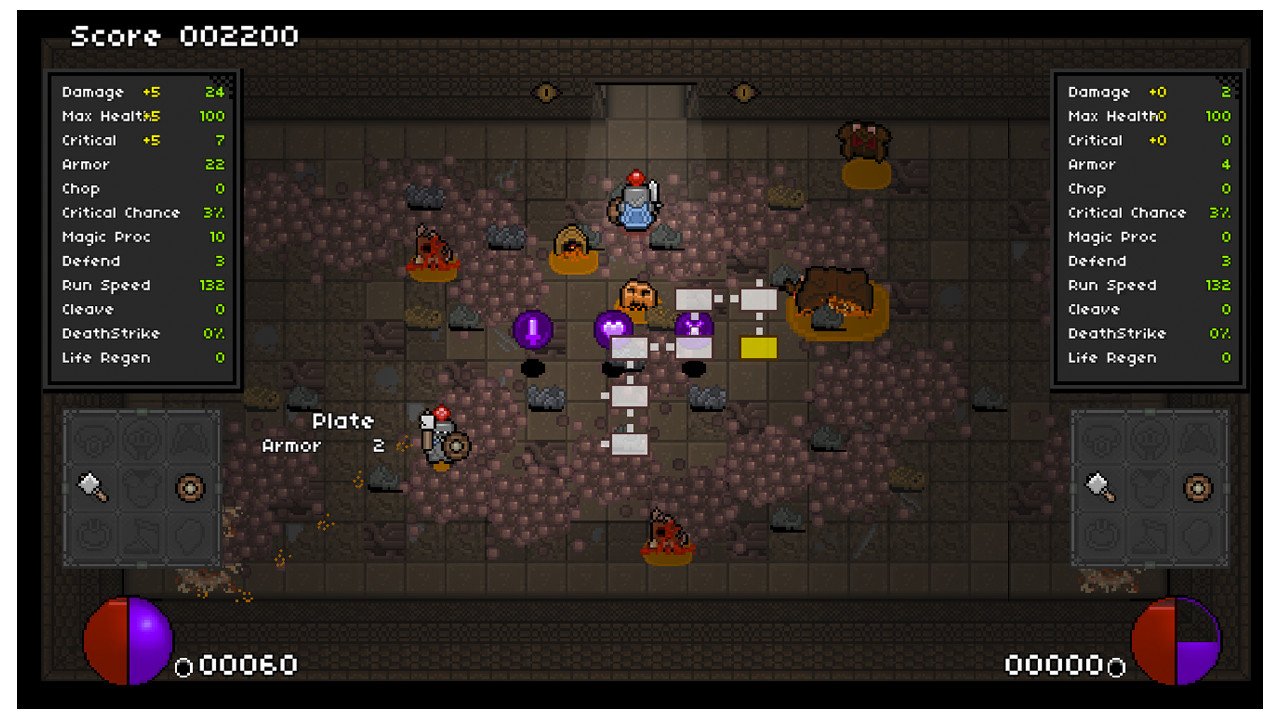1280x720 pixels.
Task: Activate the leftmost purple orb pickup
Action: tap(532, 331)
